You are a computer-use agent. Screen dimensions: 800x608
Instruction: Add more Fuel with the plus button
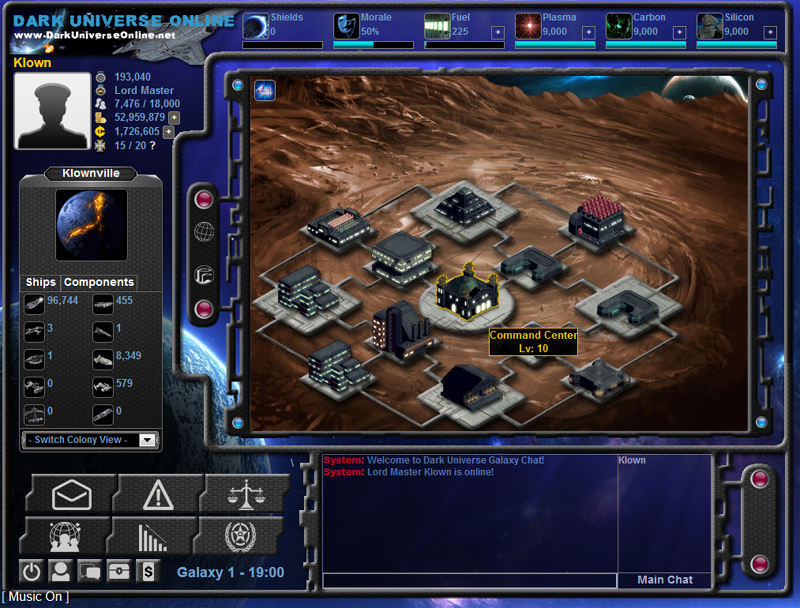(x=497, y=32)
